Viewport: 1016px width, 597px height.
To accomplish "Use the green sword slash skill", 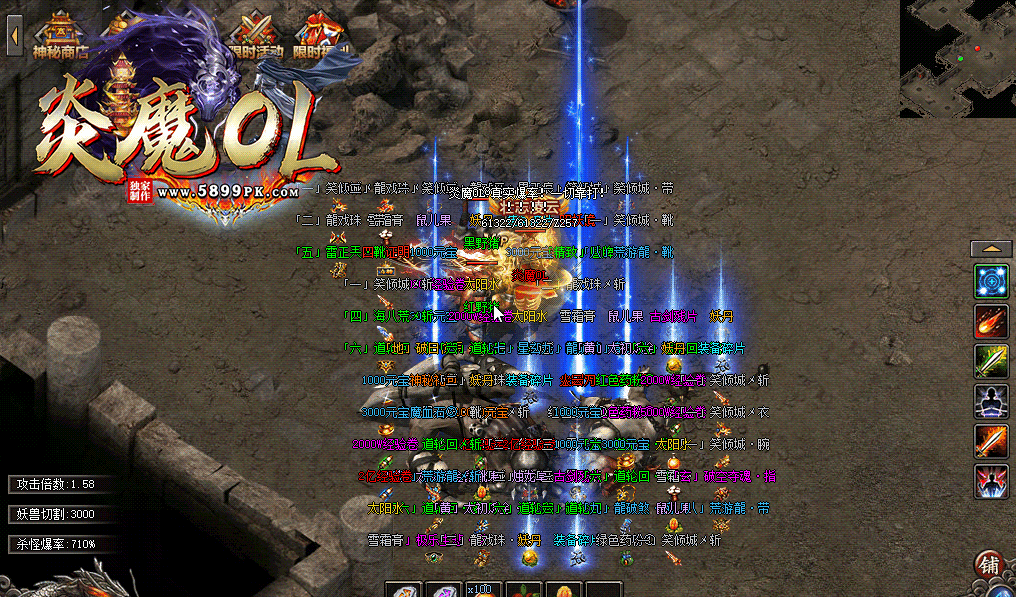I will pyautogui.click(x=992, y=361).
